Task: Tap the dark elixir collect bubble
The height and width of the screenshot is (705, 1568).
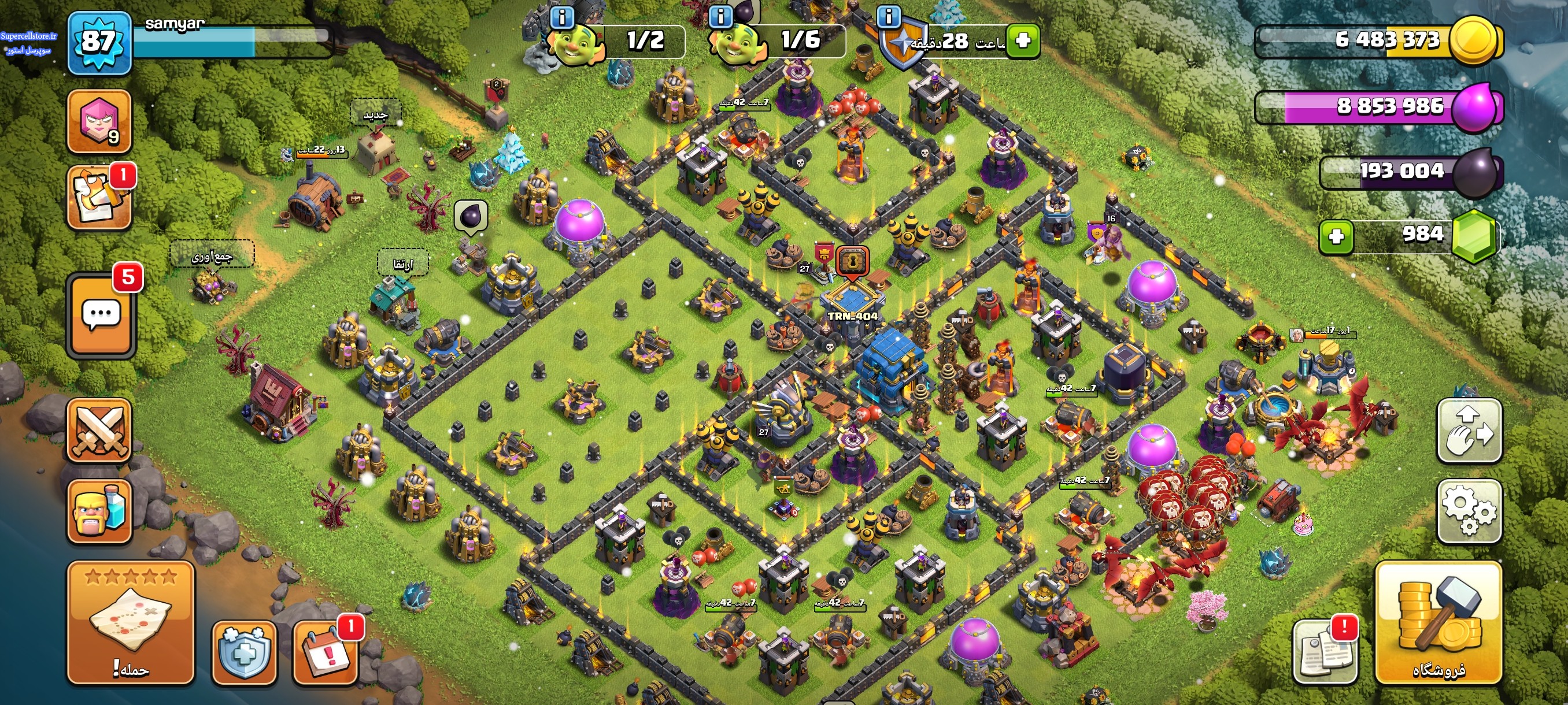Action: pyautogui.click(x=471, y=216)
